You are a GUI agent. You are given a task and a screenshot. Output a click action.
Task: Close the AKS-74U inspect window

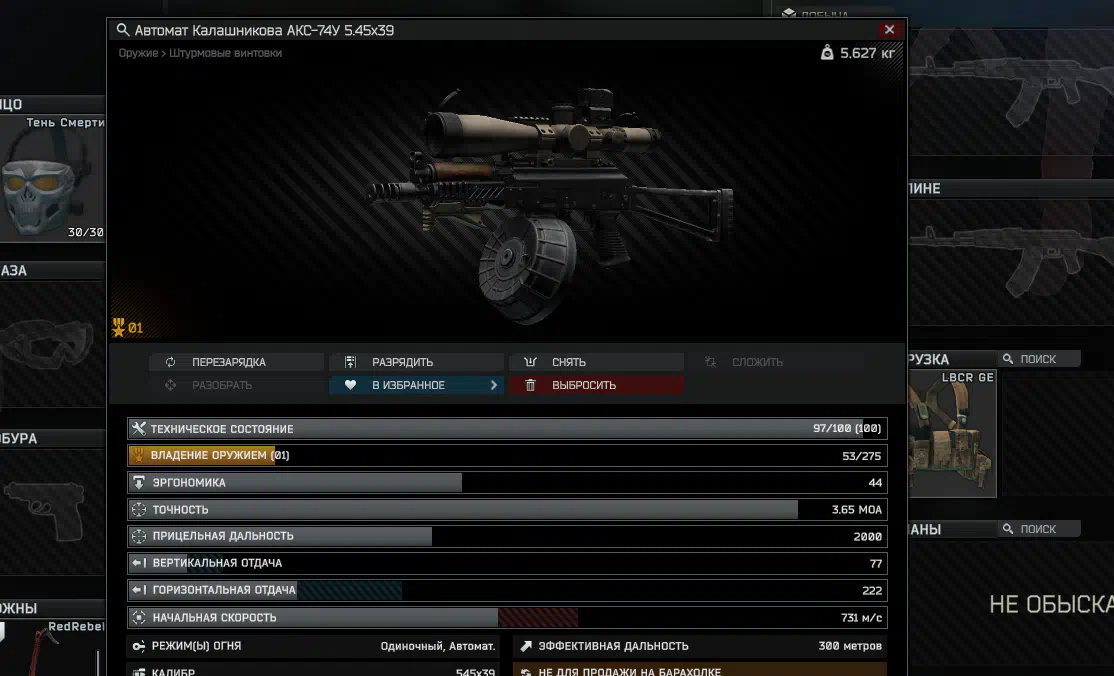click(x=889, y=30)
